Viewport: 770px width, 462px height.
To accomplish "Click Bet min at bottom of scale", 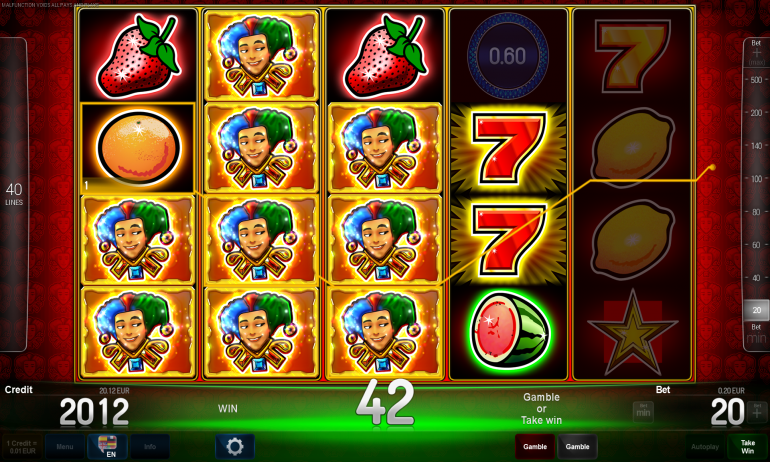I will [756, 333].
